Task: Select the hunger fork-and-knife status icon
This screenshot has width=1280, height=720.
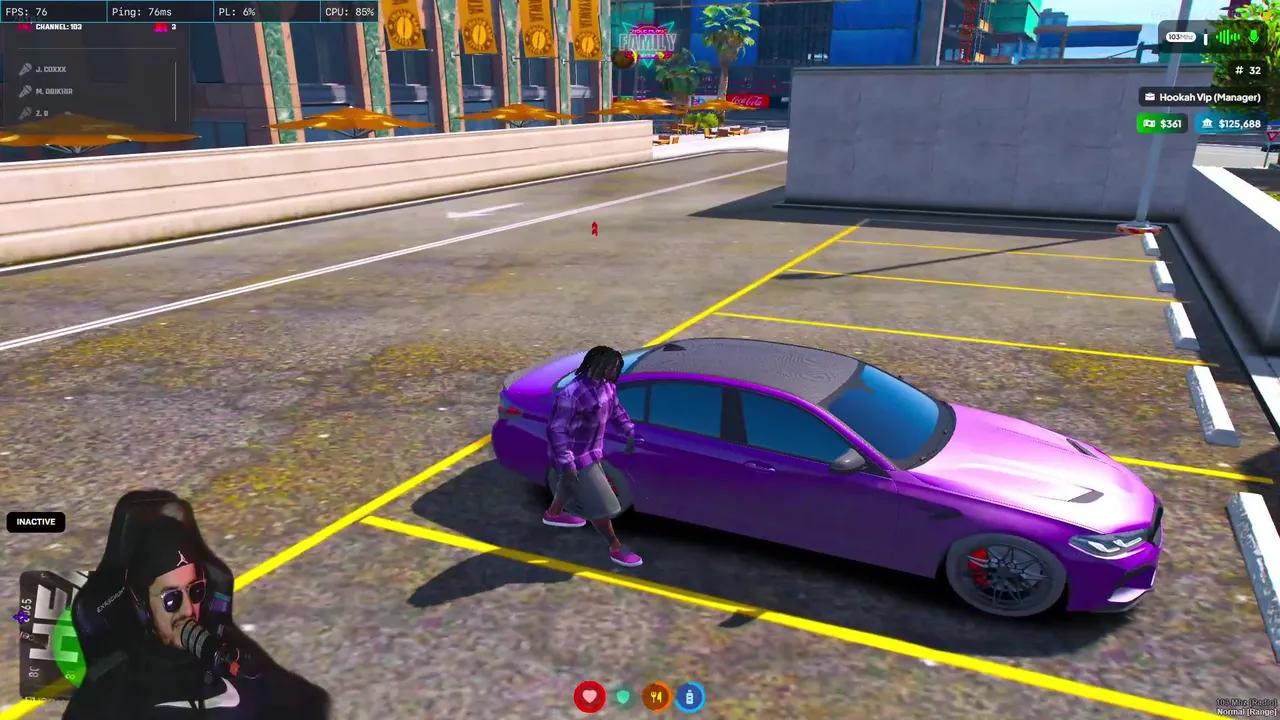Action: (x=656, y=695)
